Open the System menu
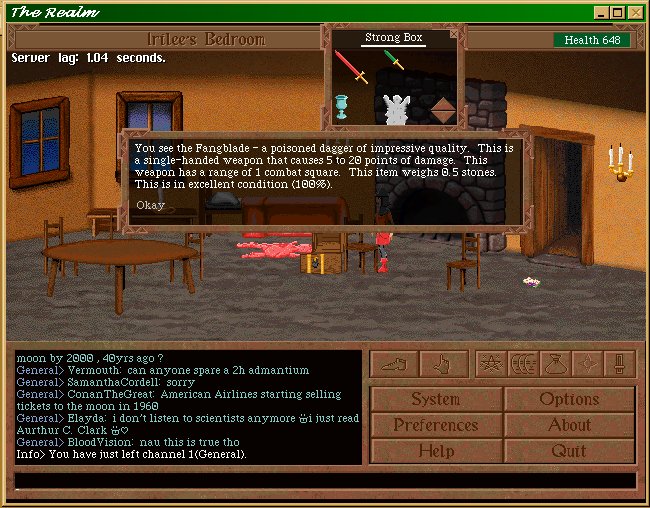The height and width of the screenshot is (508, 650). (436, 399)
